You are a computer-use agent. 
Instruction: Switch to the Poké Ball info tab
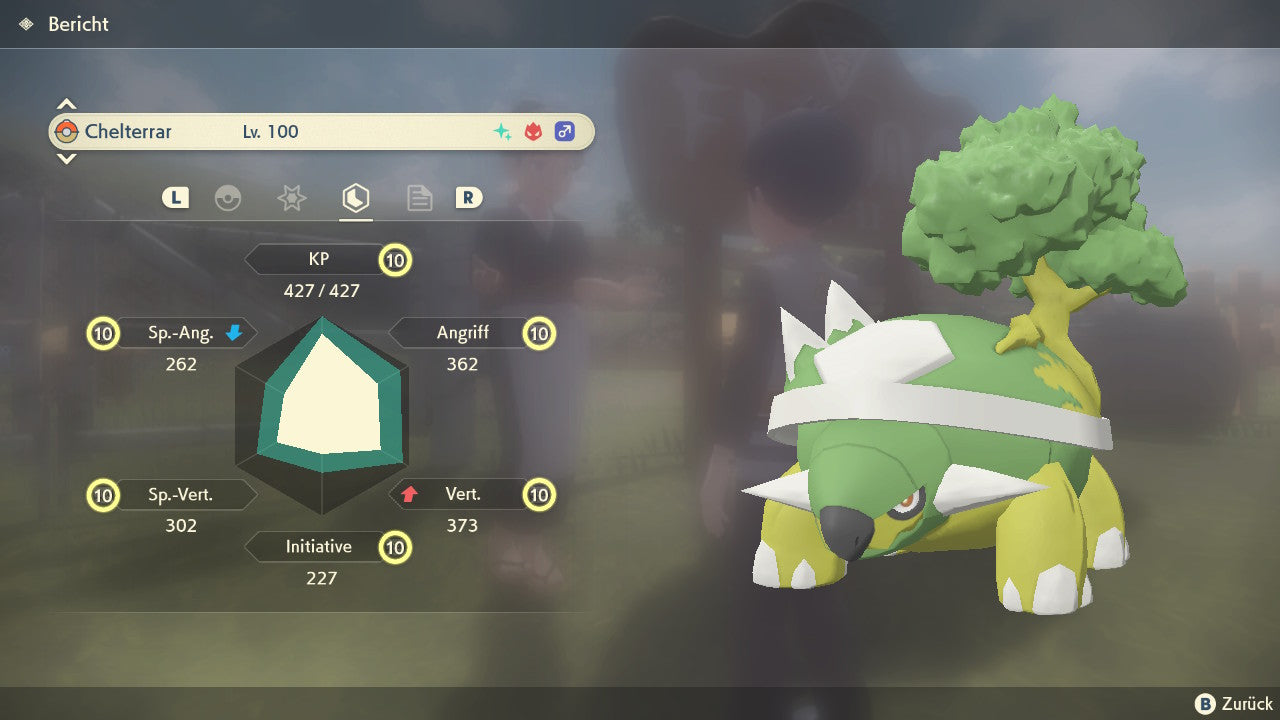(x=228, y=198)
